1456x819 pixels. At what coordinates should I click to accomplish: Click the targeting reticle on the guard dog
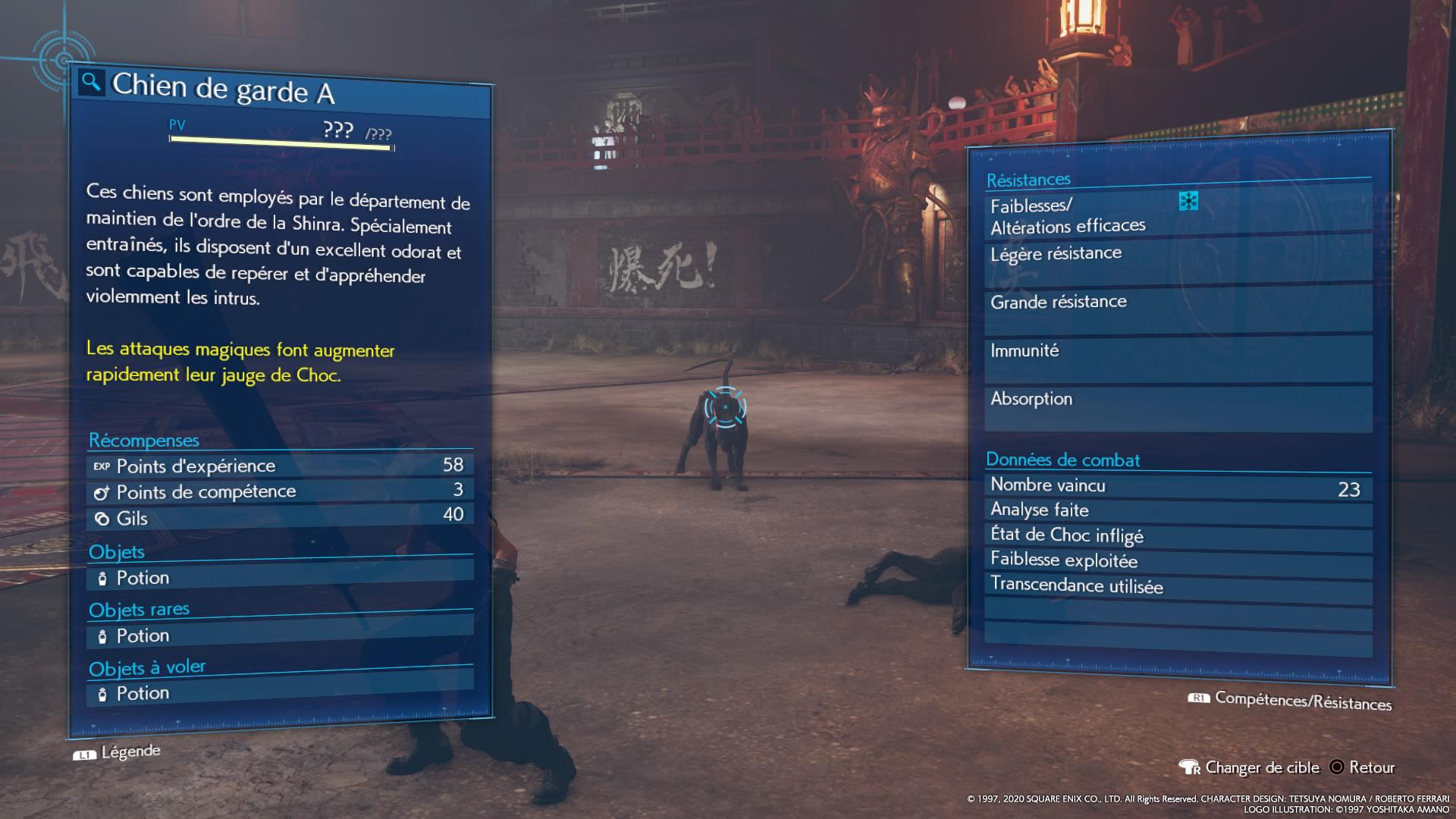click(x=725, y=407)
